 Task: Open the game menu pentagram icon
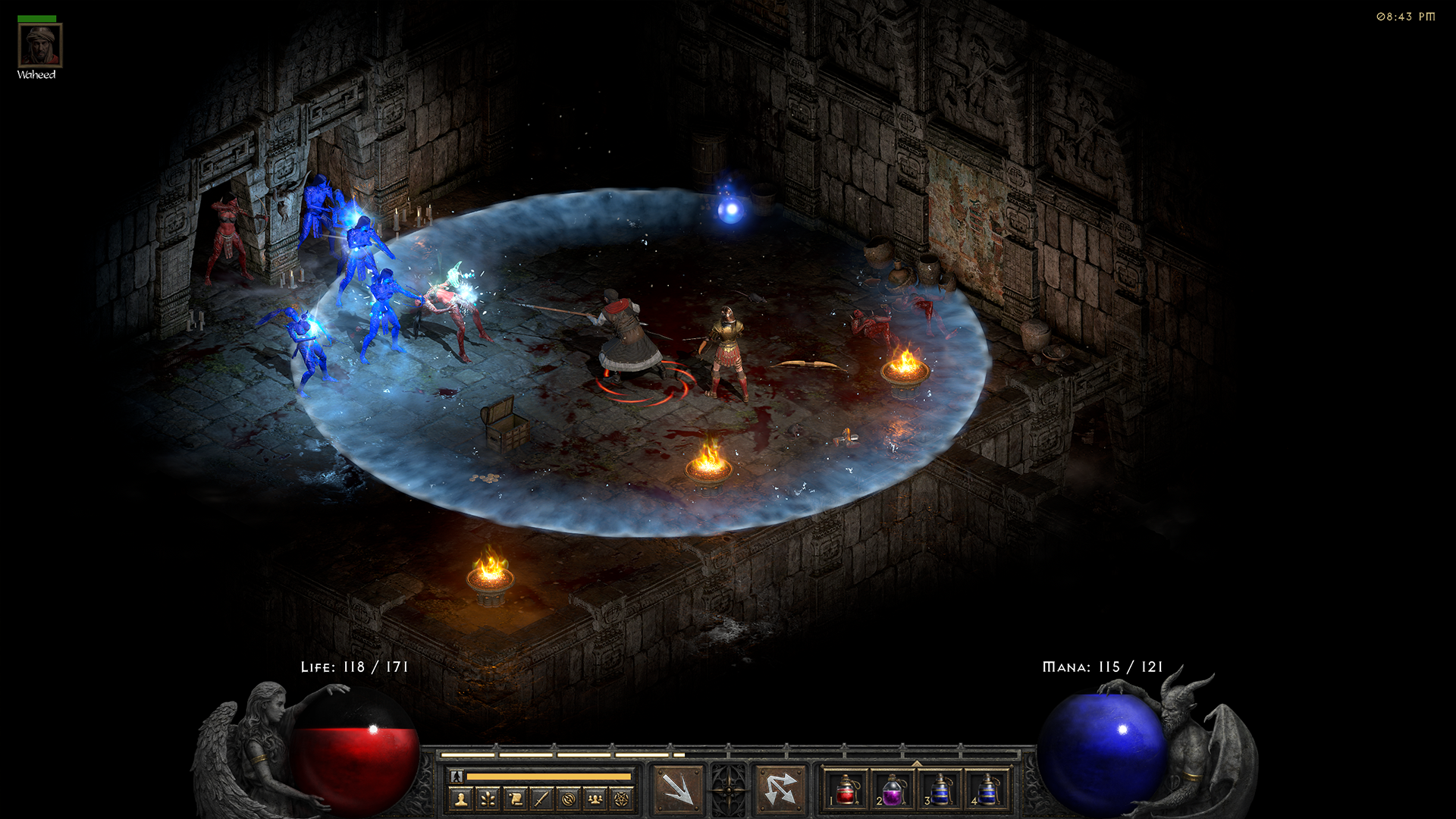click(622, 799)
